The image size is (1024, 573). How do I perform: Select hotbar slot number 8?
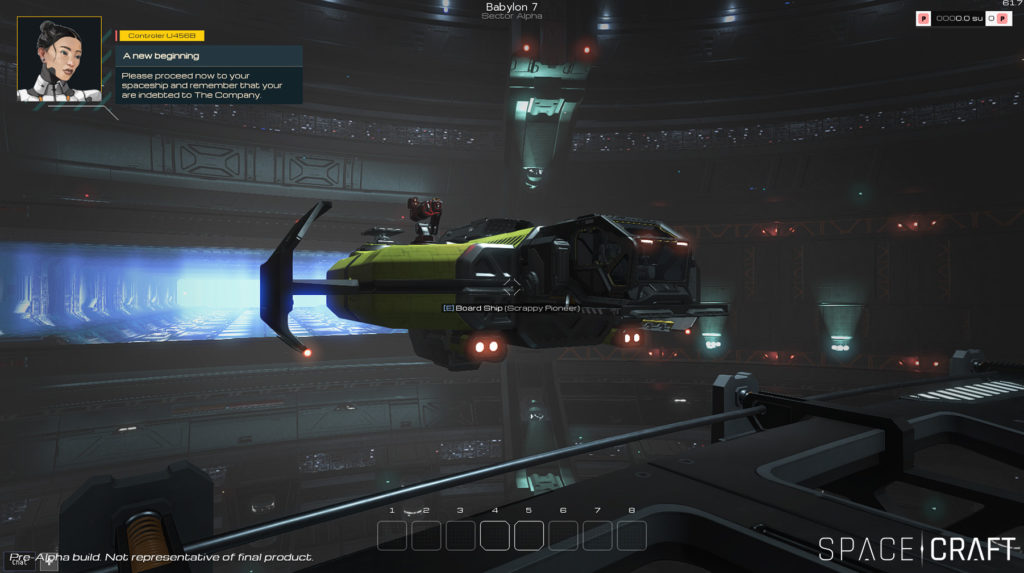tap(631, 536)
